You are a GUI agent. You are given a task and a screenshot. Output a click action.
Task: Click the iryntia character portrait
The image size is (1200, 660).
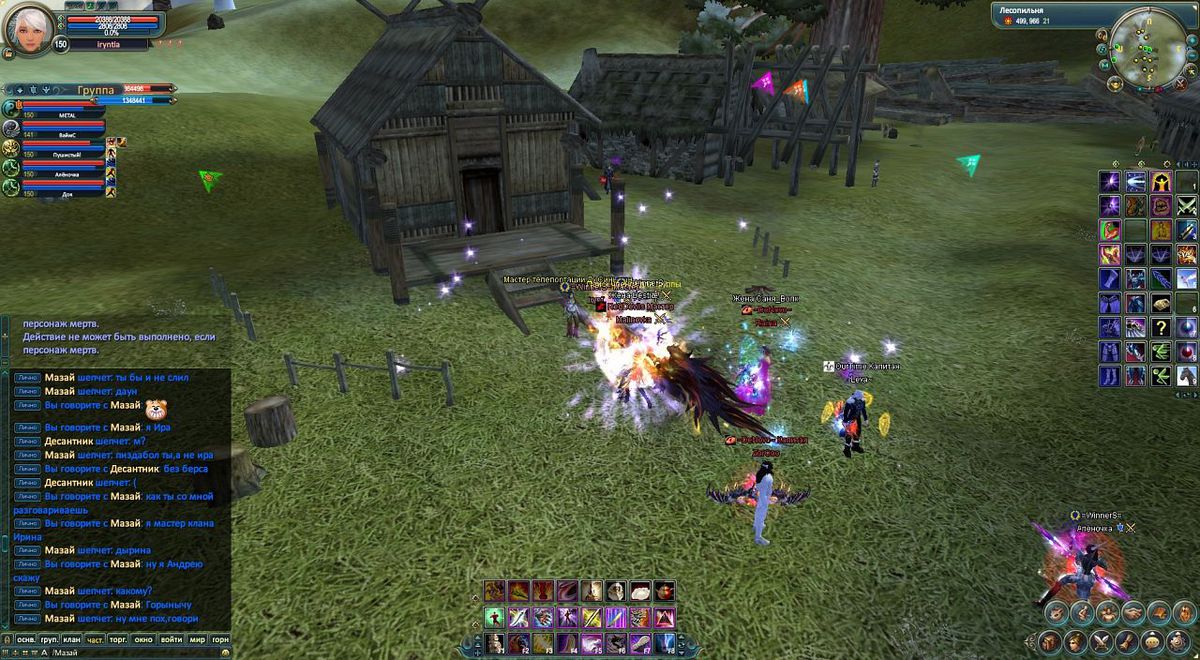click(29, 30)
